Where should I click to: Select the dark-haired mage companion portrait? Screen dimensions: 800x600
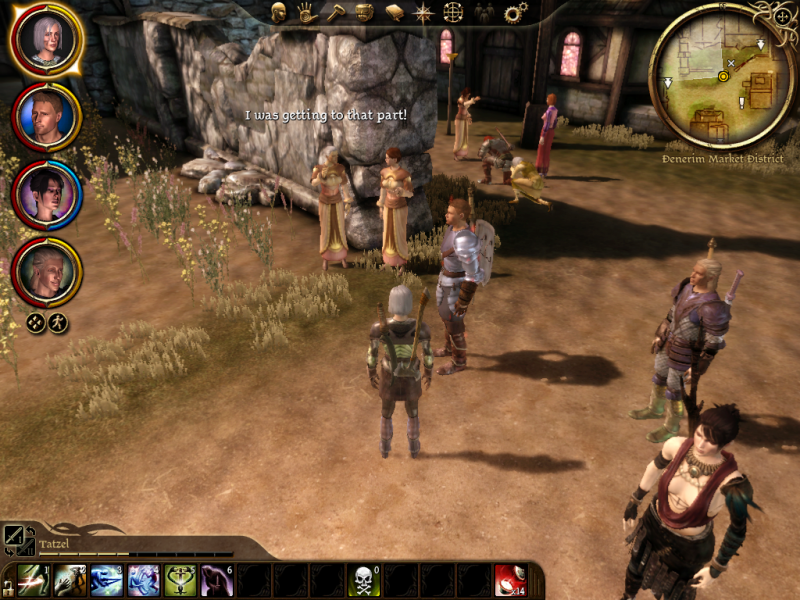click(46, 193)
